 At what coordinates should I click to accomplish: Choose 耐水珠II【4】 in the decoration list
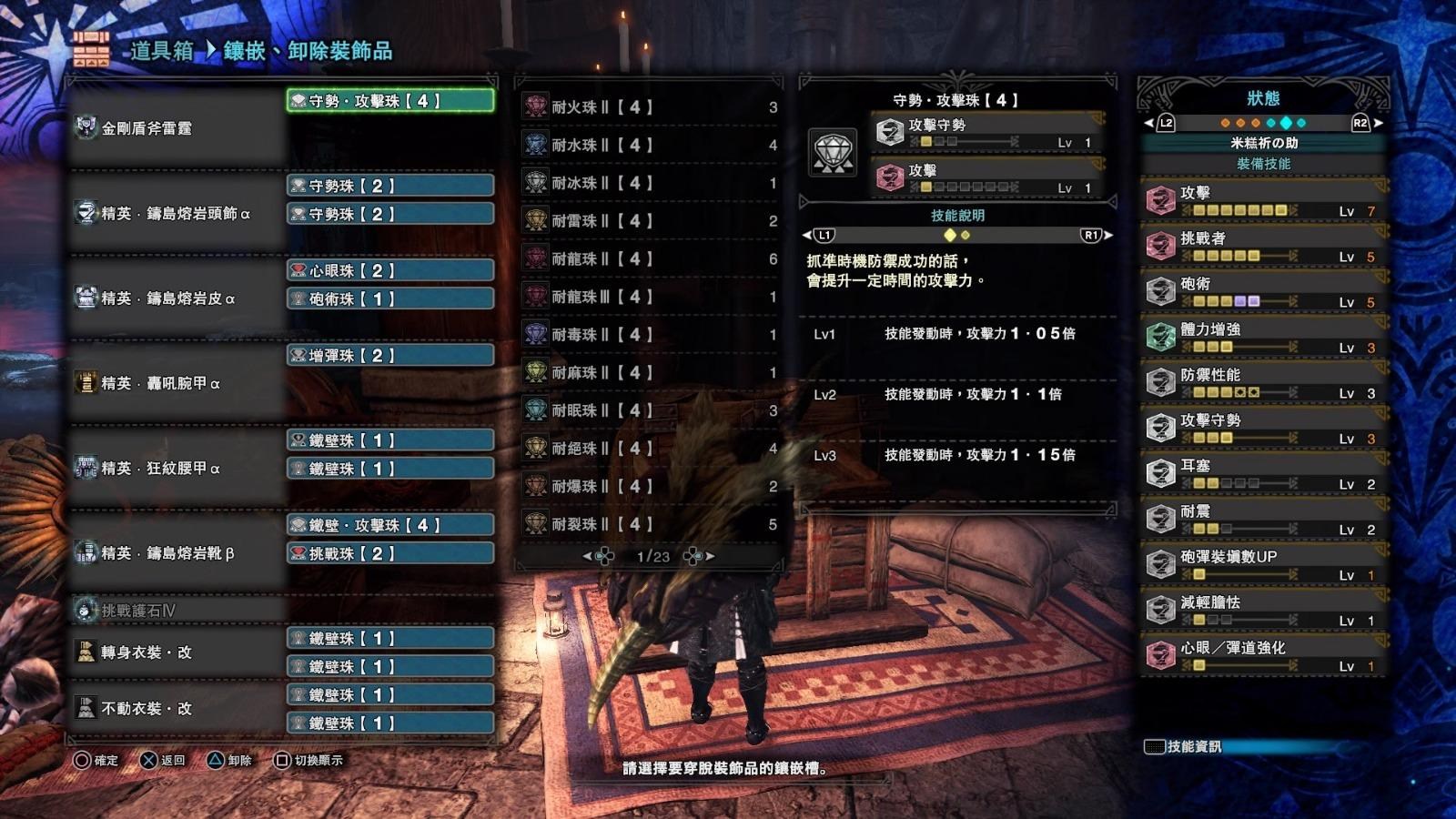point(650,145)
